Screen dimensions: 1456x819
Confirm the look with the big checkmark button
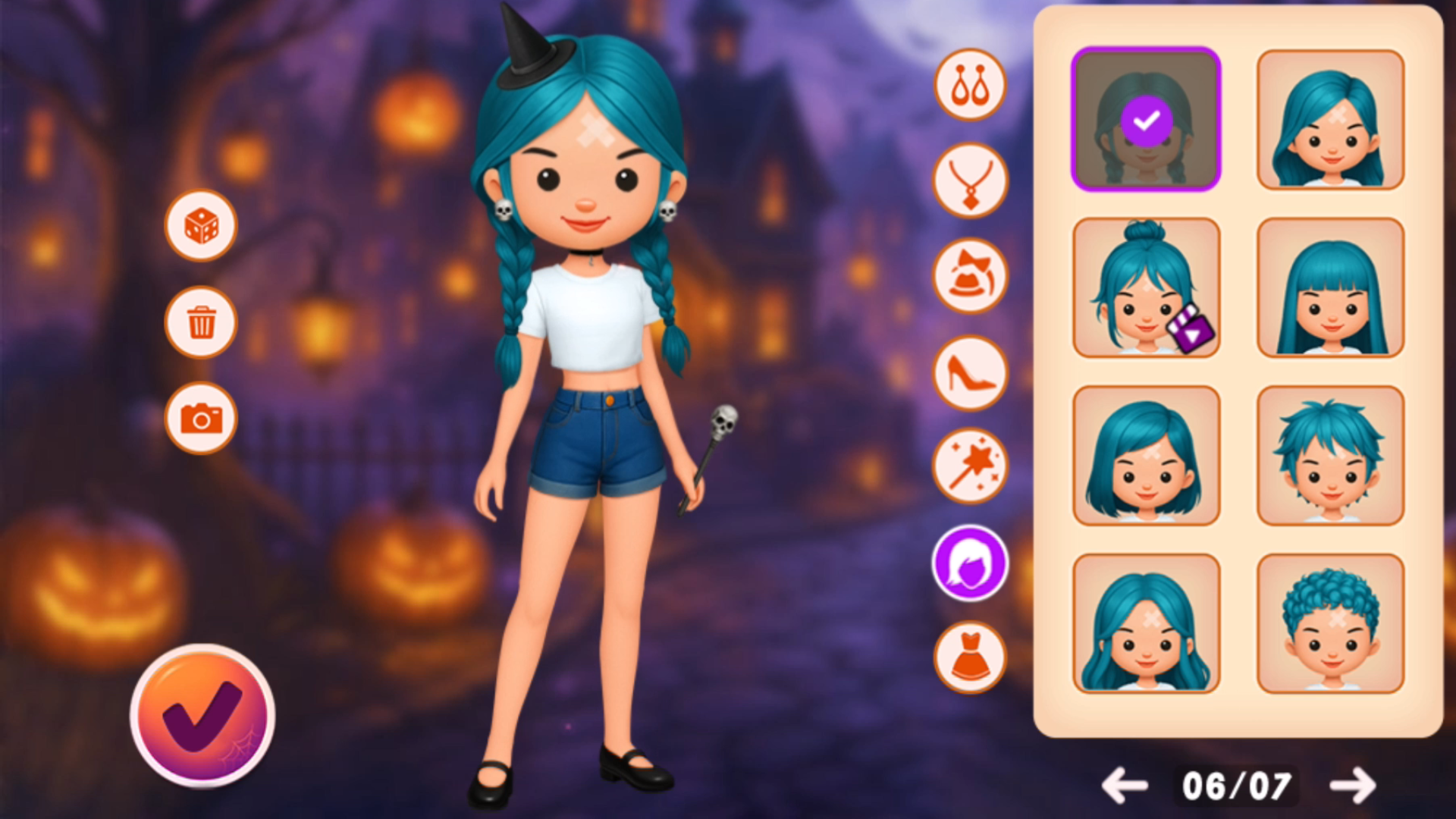click(202, 715)
